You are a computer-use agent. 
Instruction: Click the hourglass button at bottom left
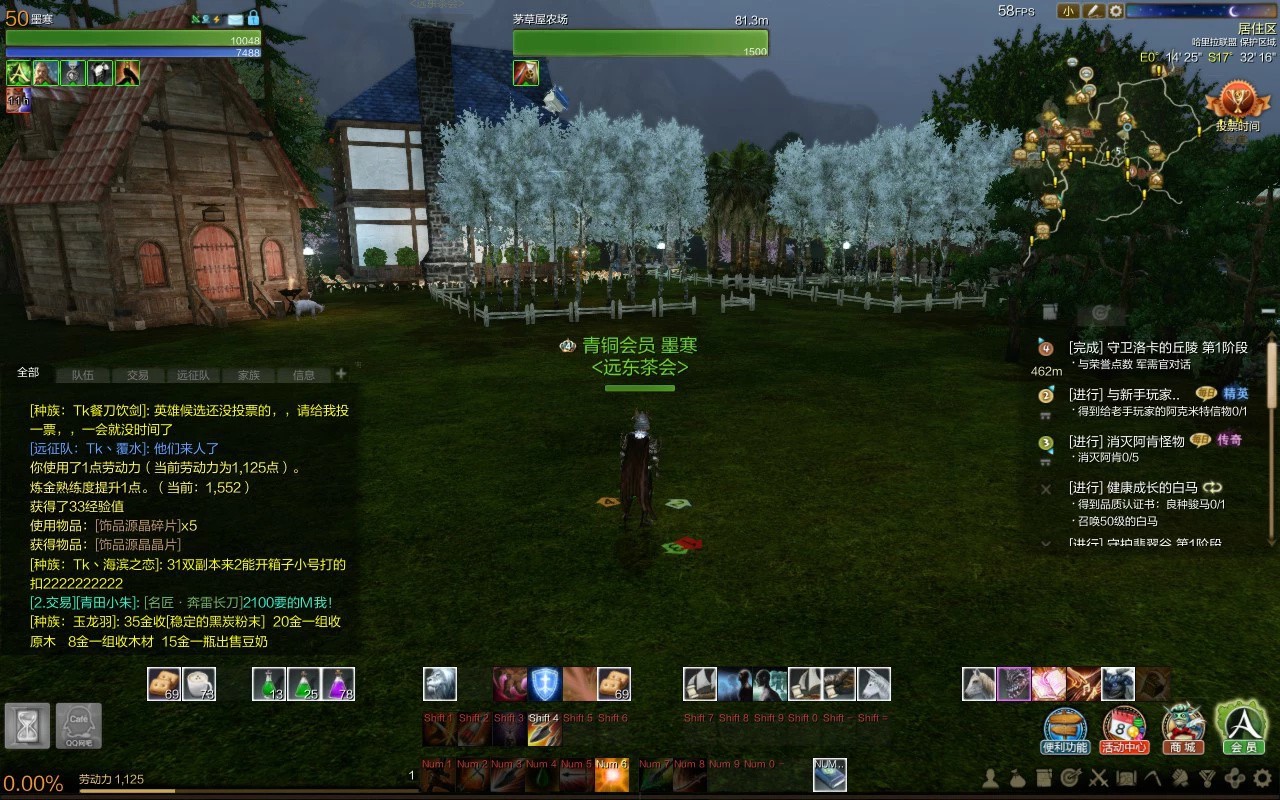click(x=27, y=725)
